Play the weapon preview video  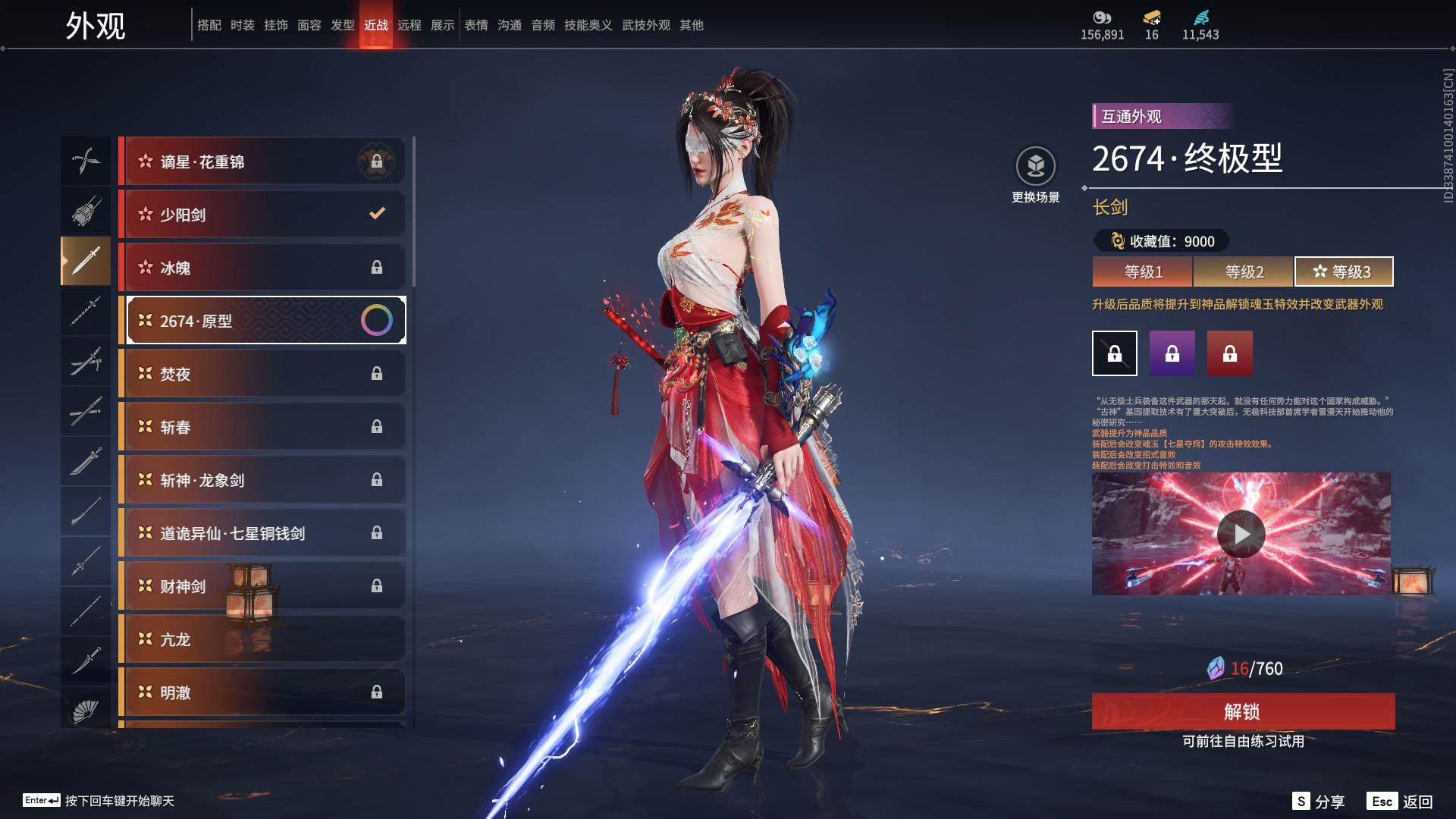(1241, 534)
